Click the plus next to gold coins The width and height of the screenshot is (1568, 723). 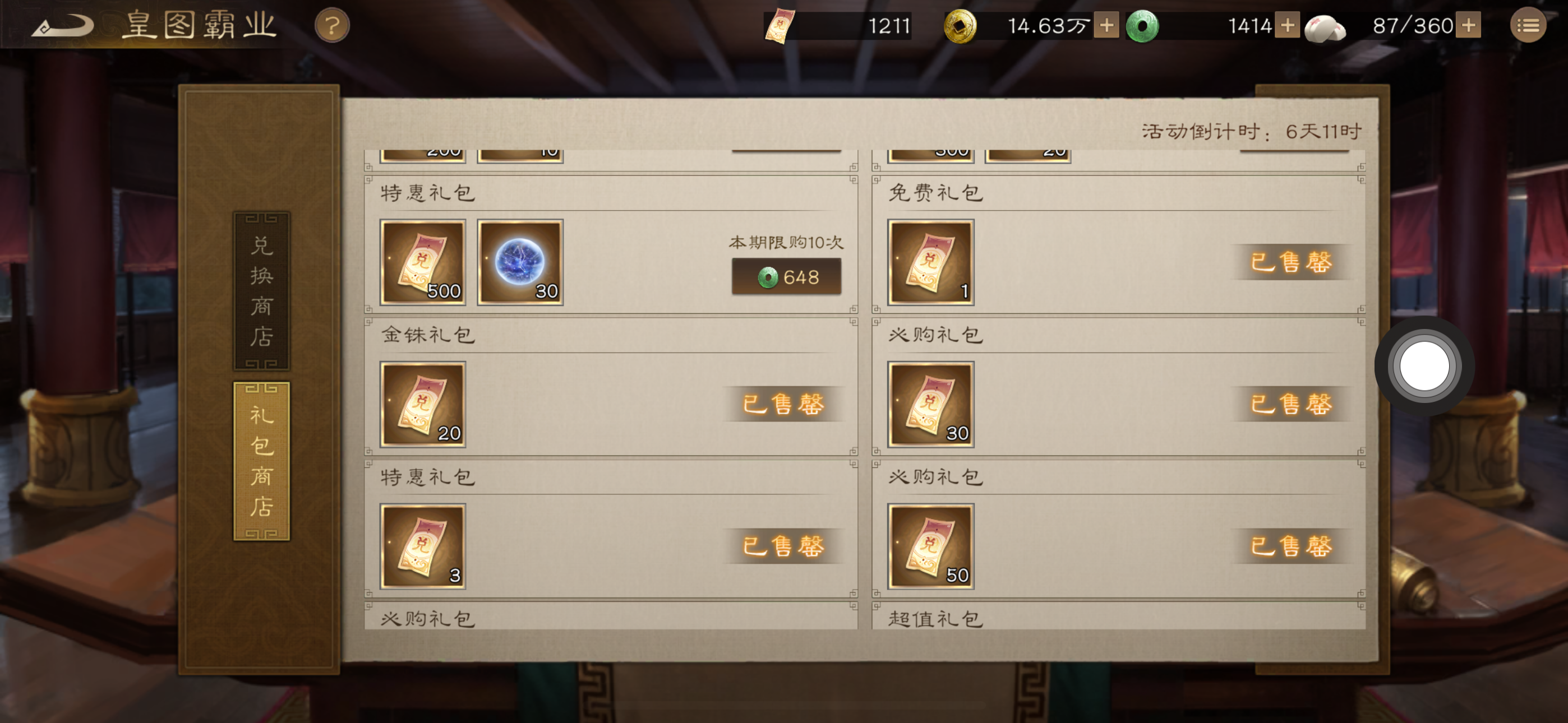coord(1108,26)
